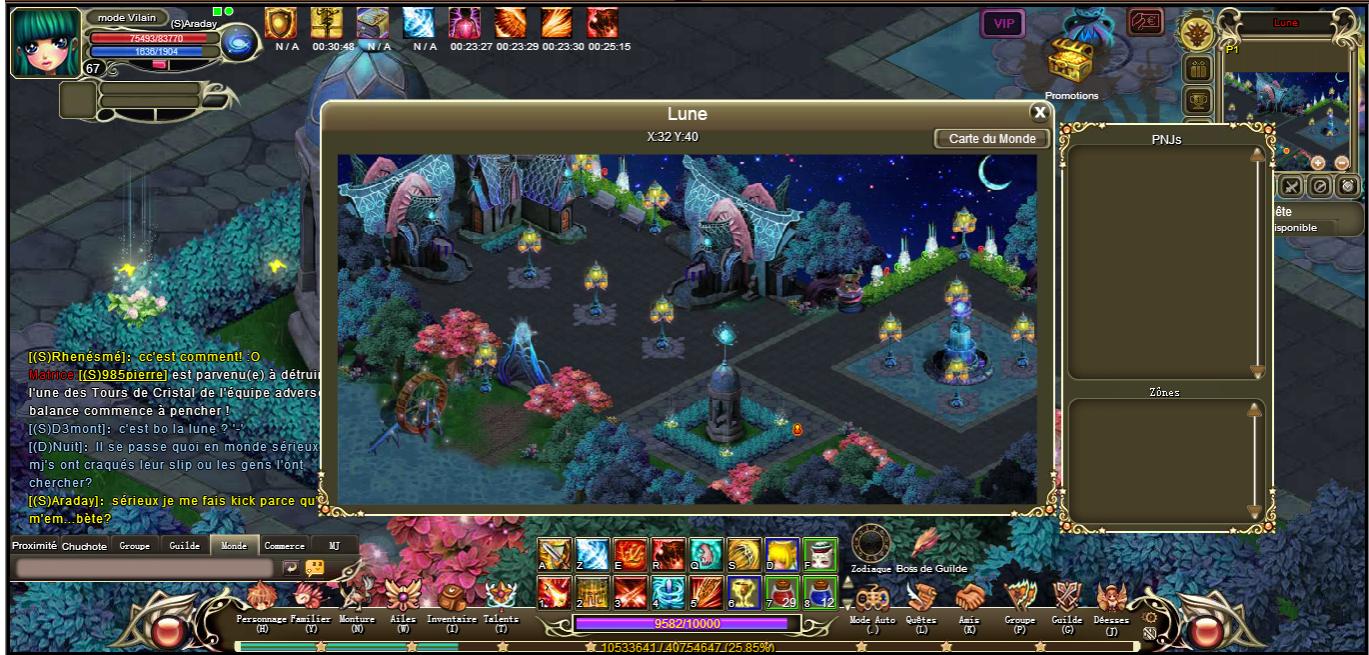Viewport: 1369px width, 655px height.
Task: Switch chat to the Guilde tab
Action: coord(184,546)
